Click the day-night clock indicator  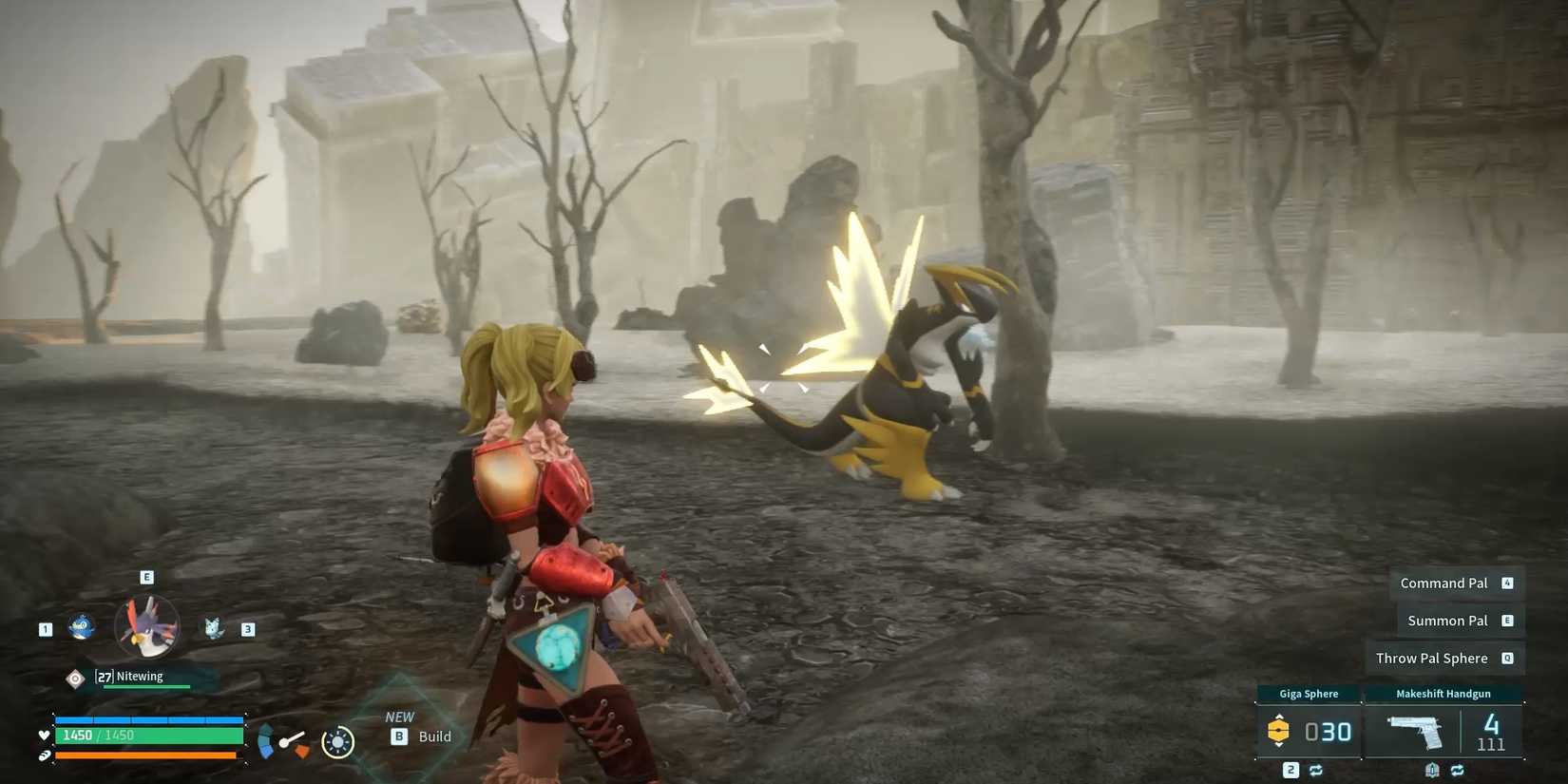coord(337,740)
